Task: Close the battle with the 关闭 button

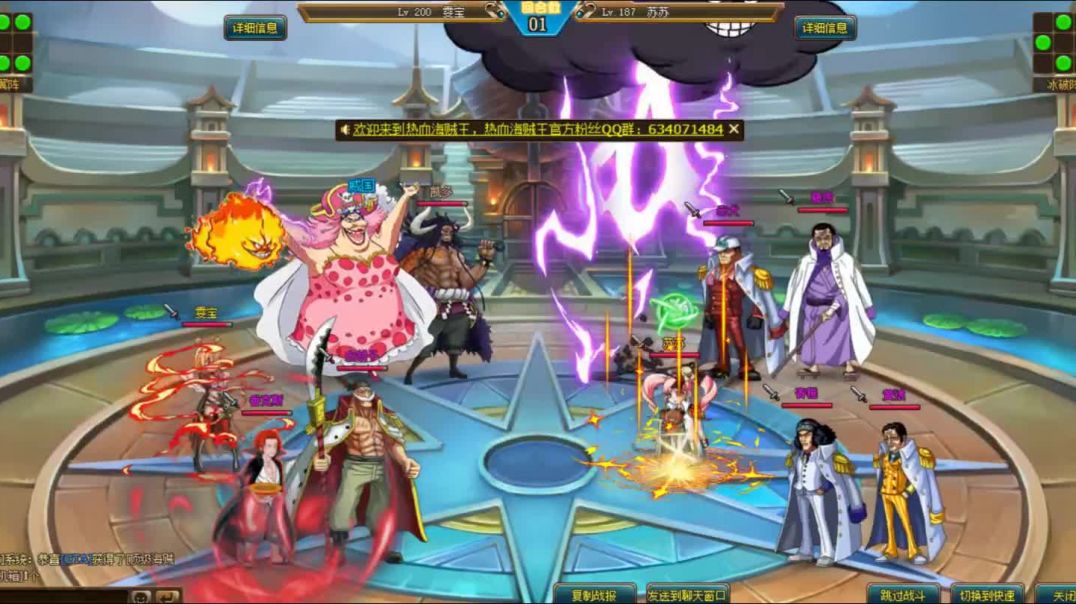Action: point(1058,594)
